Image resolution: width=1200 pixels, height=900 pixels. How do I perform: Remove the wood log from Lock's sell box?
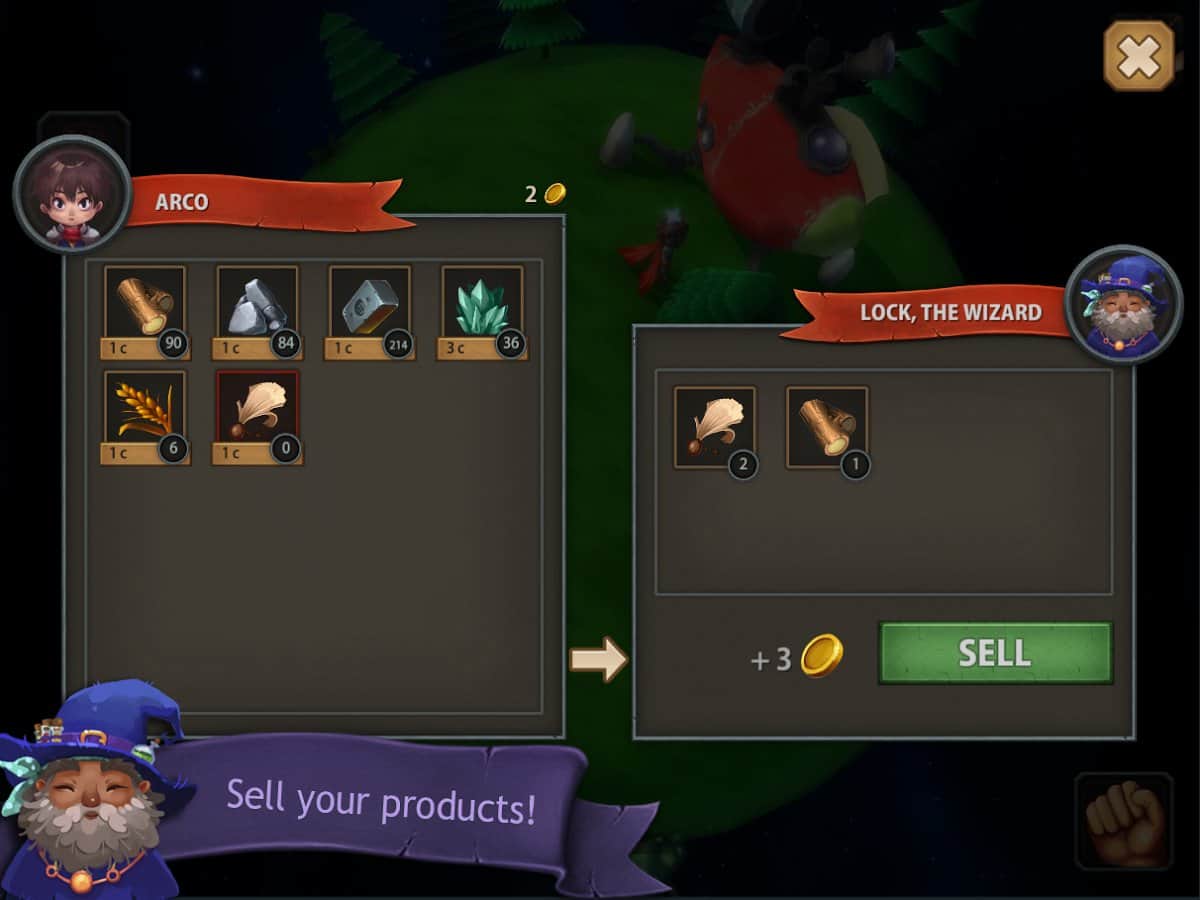point(827,428)
